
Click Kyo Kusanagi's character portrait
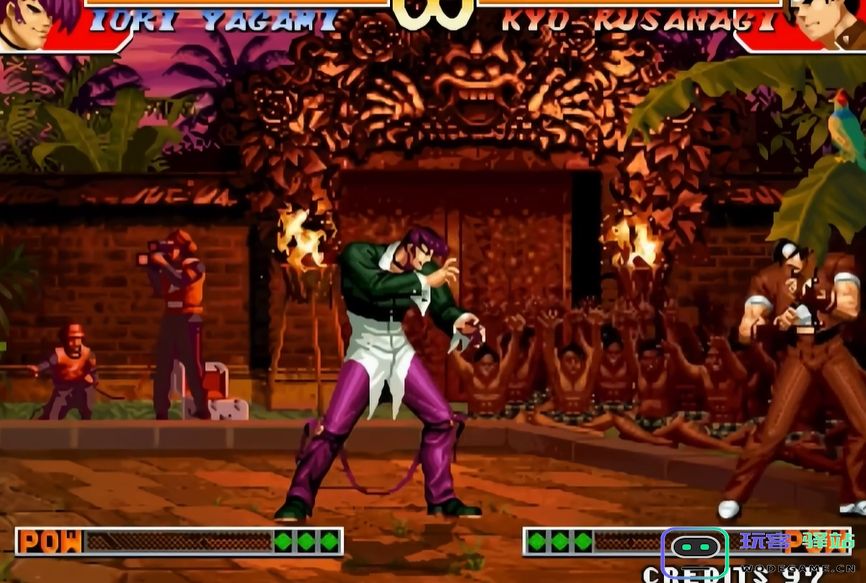pyautogui.click(x=826, y=22)
